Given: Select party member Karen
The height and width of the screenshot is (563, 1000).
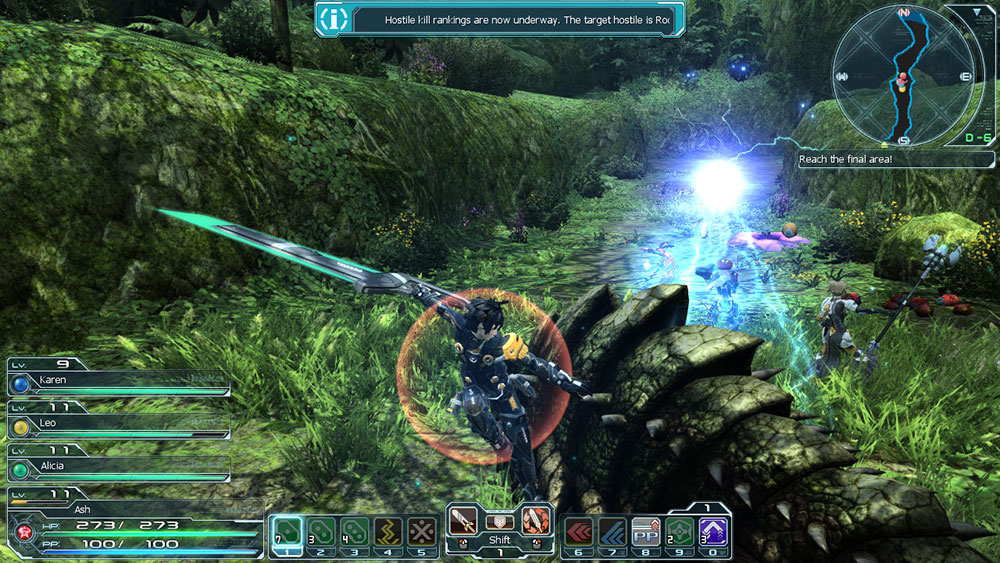Looking at the screenshot, I should click(118, 381).
